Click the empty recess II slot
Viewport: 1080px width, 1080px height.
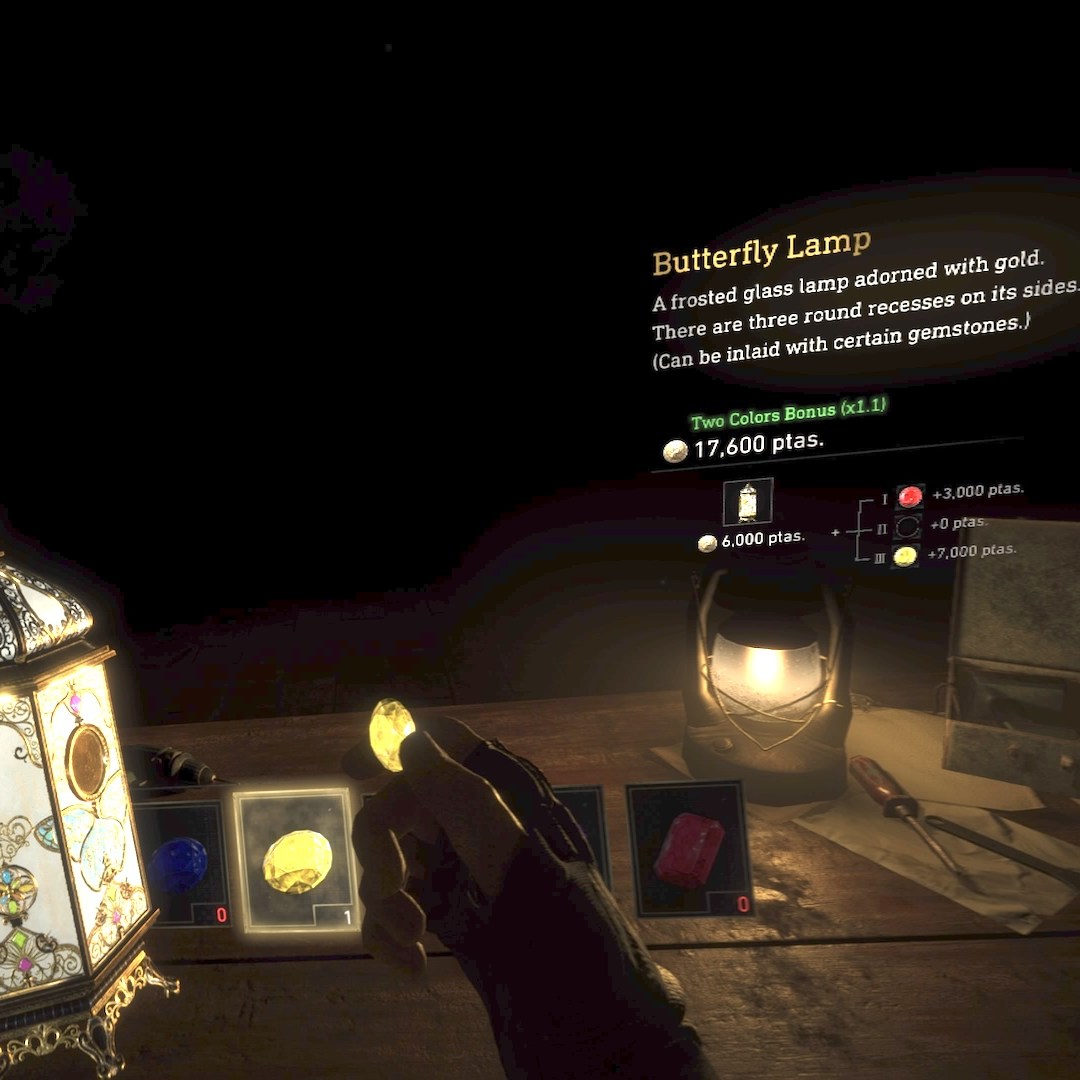pos(907,526)
